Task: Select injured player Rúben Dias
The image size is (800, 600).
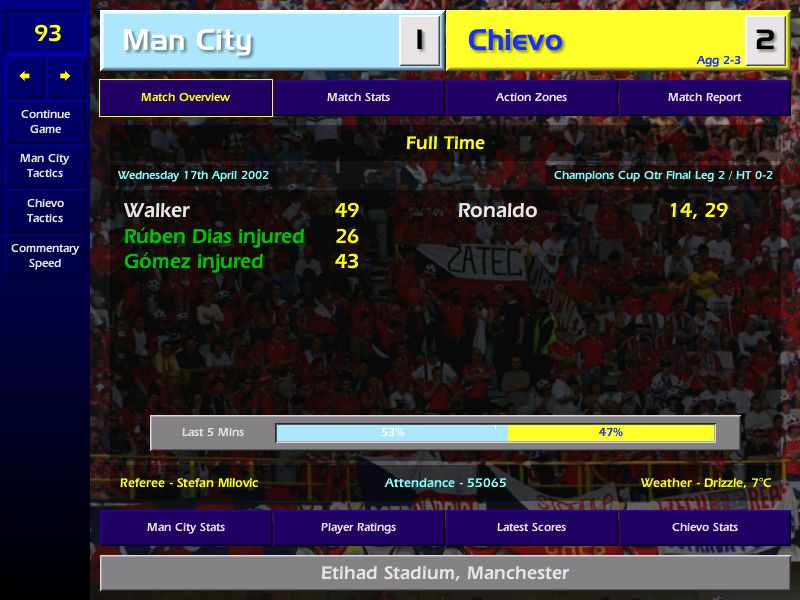Action: [x=214, y=237]
